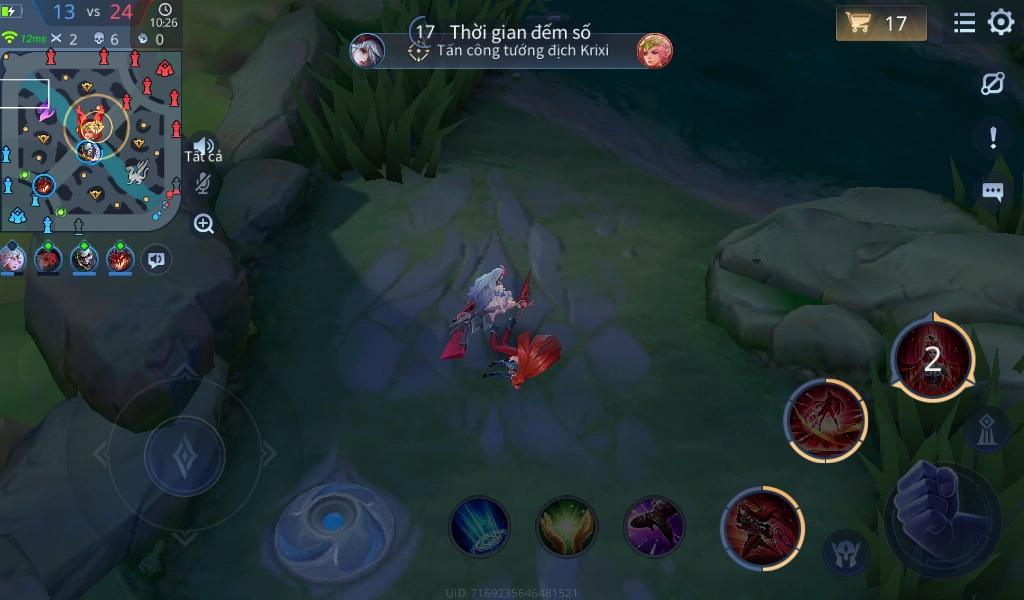Toggle the speaker voice channel icon

pyautogui.click(x=203, y=147)
